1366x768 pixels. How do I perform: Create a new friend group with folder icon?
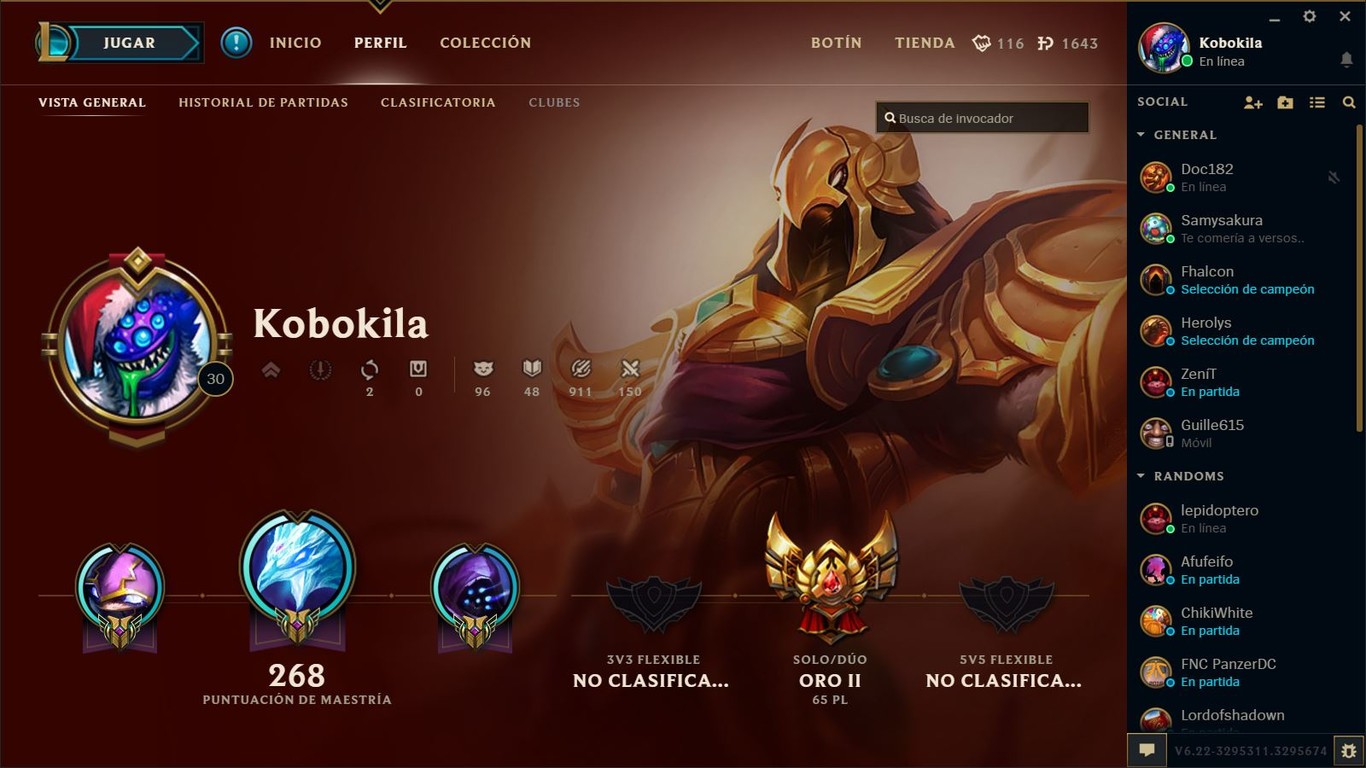[1285, 102]
